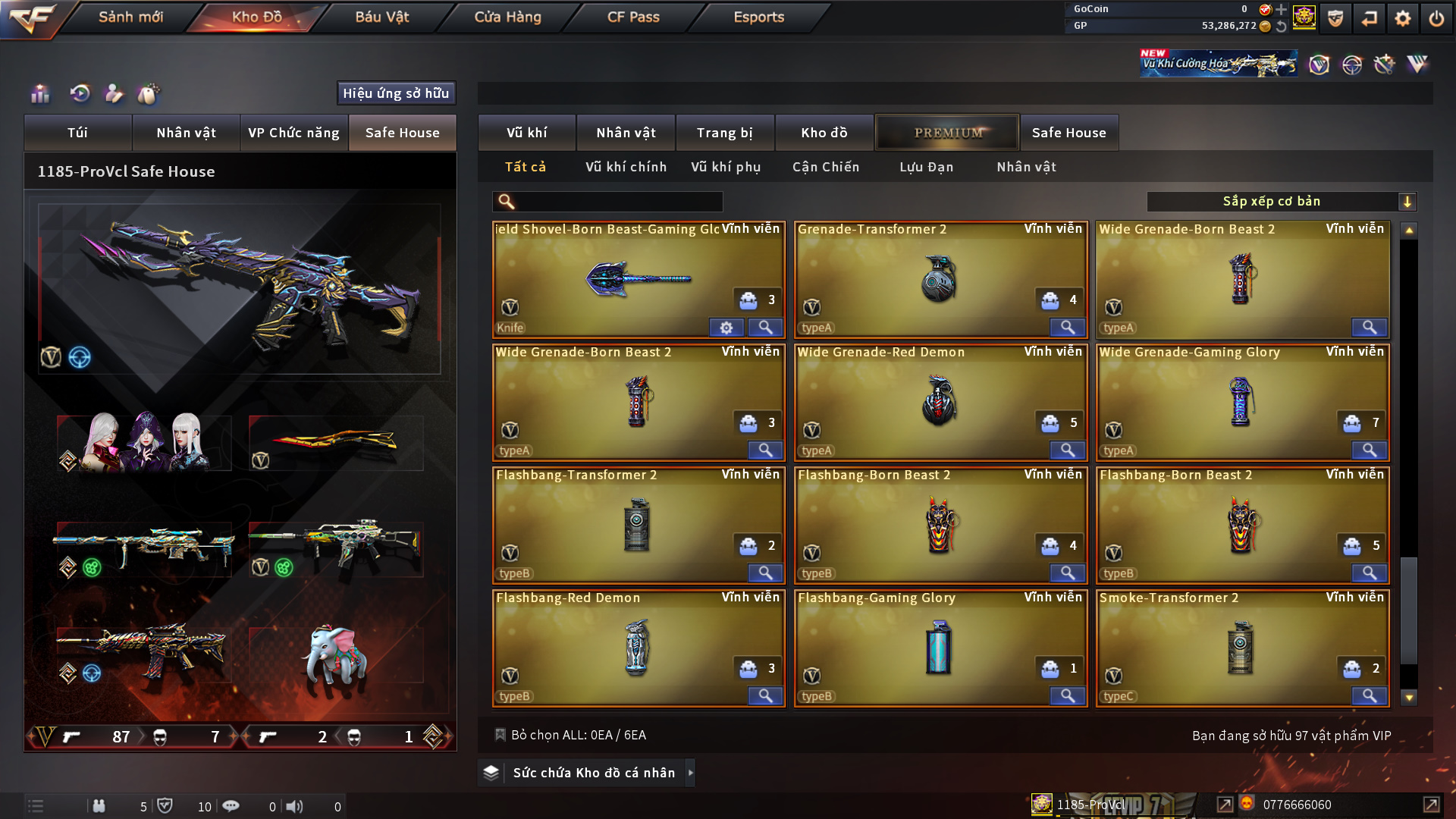Open the Sắp xếp cơ bản dropdown
1456x819 pixels.
tap(1281, 202)
